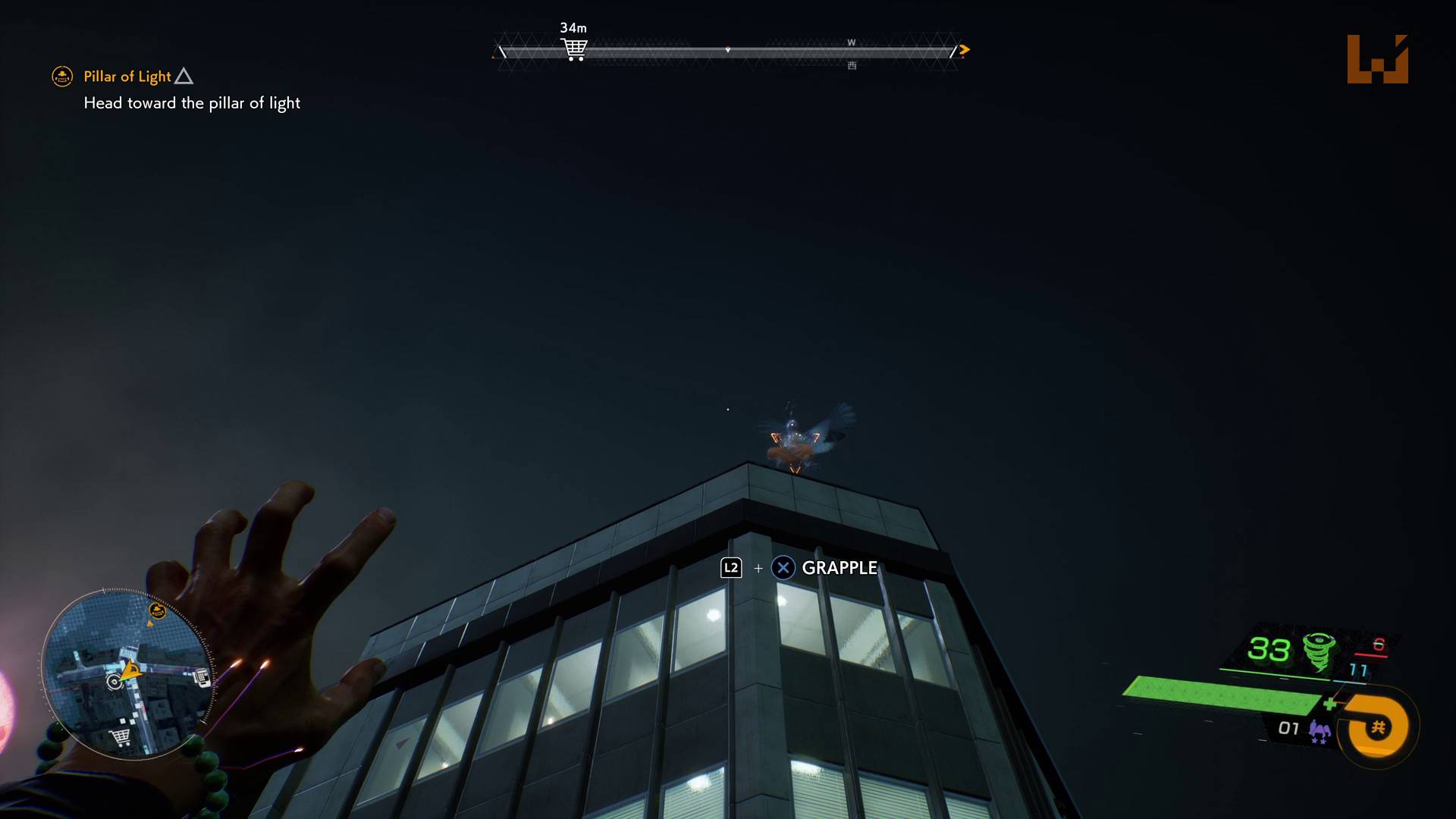Select the purple katashiro item icon
The height and width of the screenshot is (819, 1456).
tap(1319, 732)
